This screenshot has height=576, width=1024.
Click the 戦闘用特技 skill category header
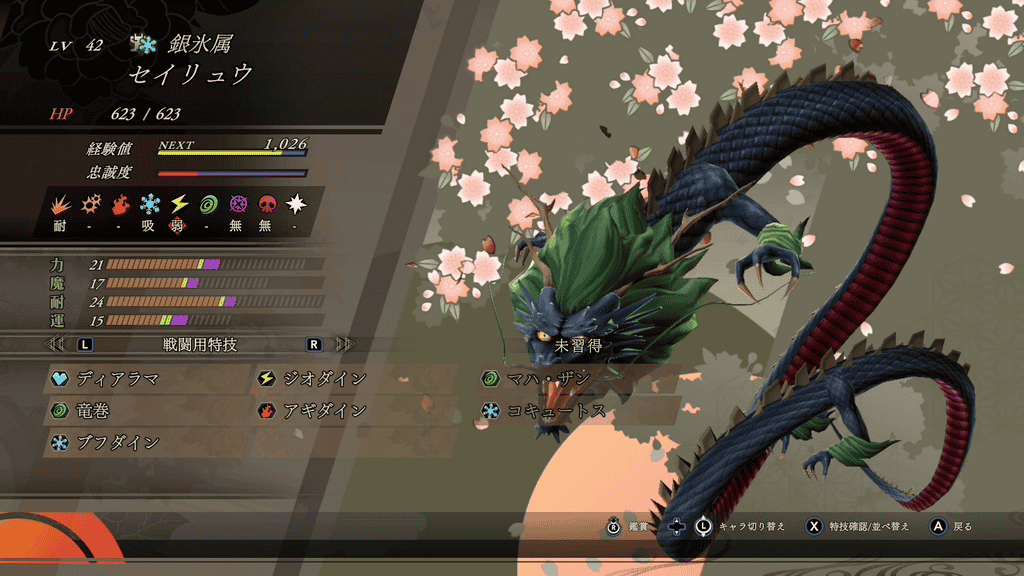coord(200,344)
